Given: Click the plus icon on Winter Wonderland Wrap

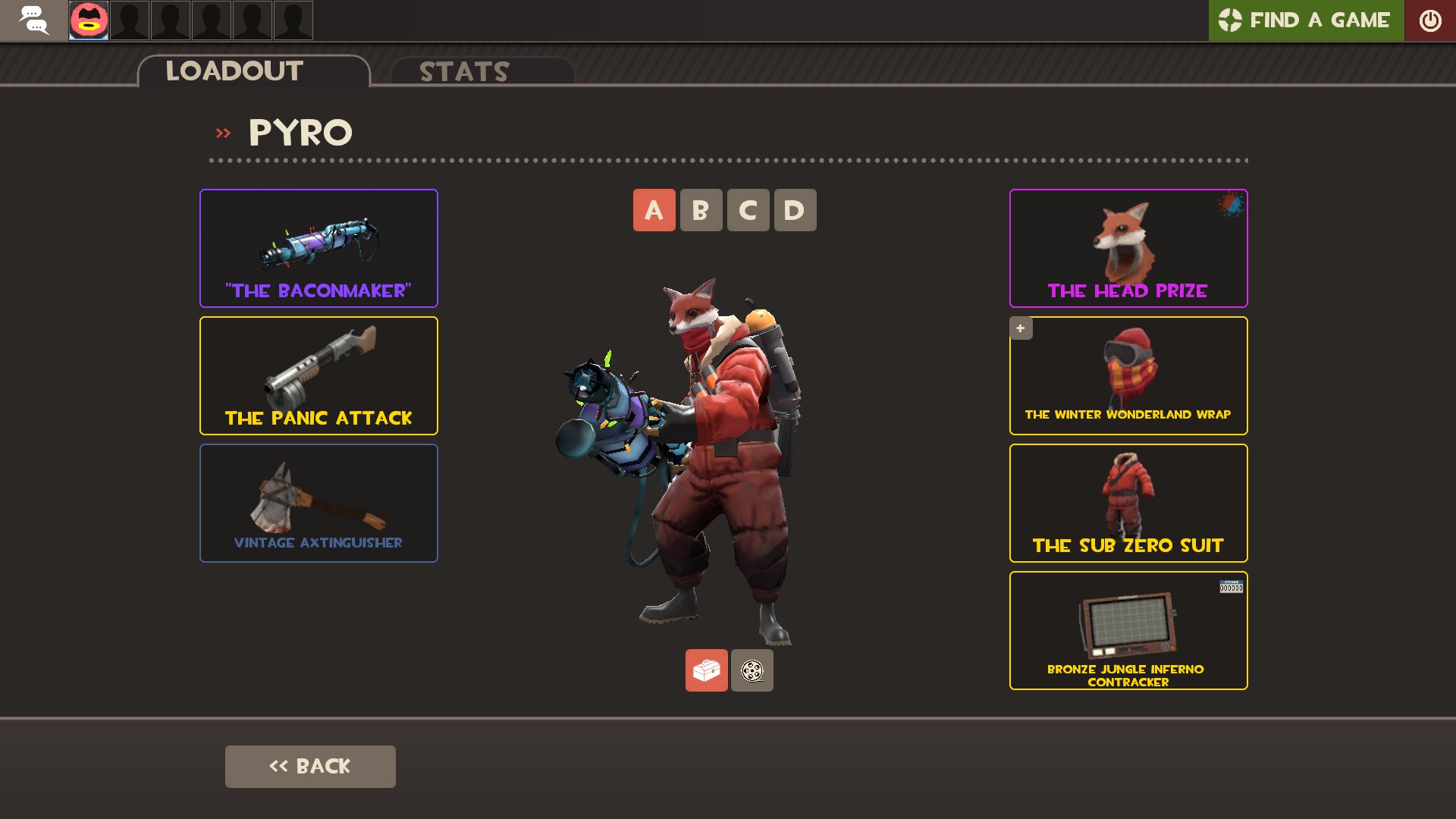Looking at the screenshot, I should [1021, 328].
